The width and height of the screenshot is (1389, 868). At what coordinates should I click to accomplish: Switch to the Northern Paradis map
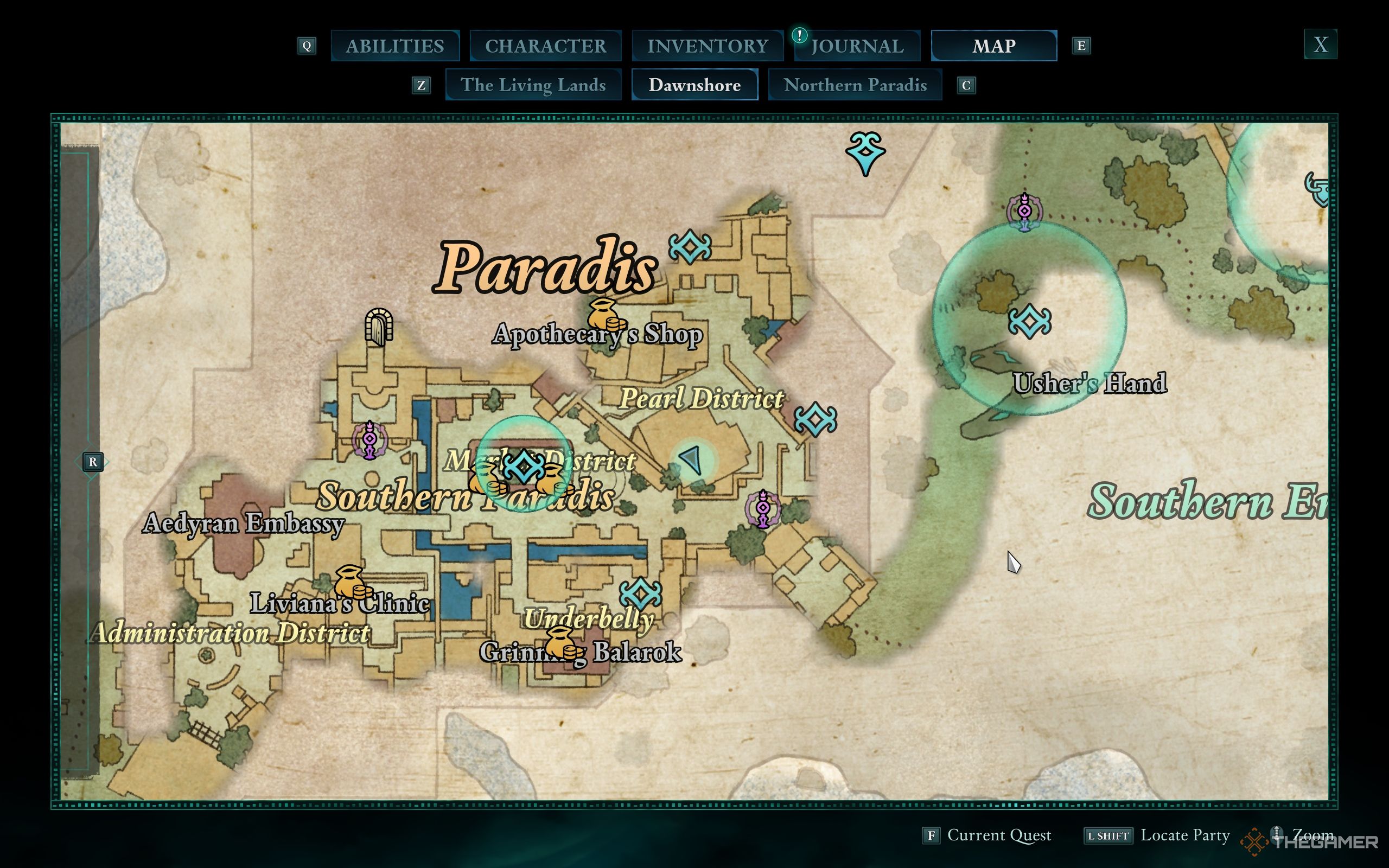click(855, 85)
